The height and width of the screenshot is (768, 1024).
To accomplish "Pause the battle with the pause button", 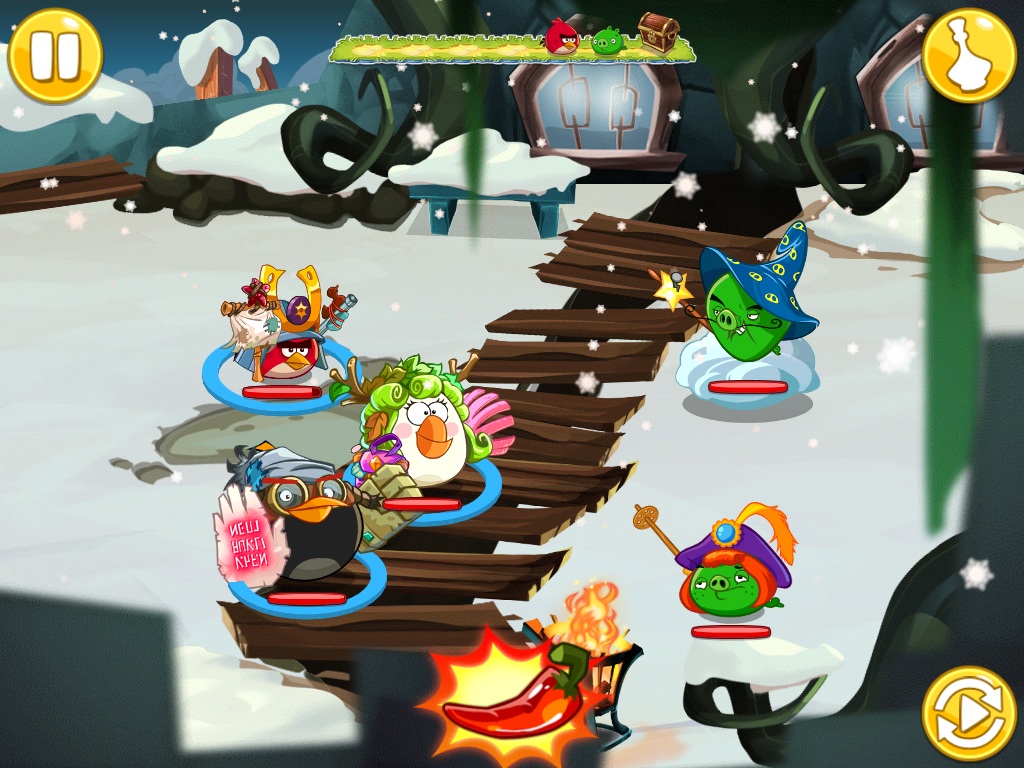I will coord(55,55).
